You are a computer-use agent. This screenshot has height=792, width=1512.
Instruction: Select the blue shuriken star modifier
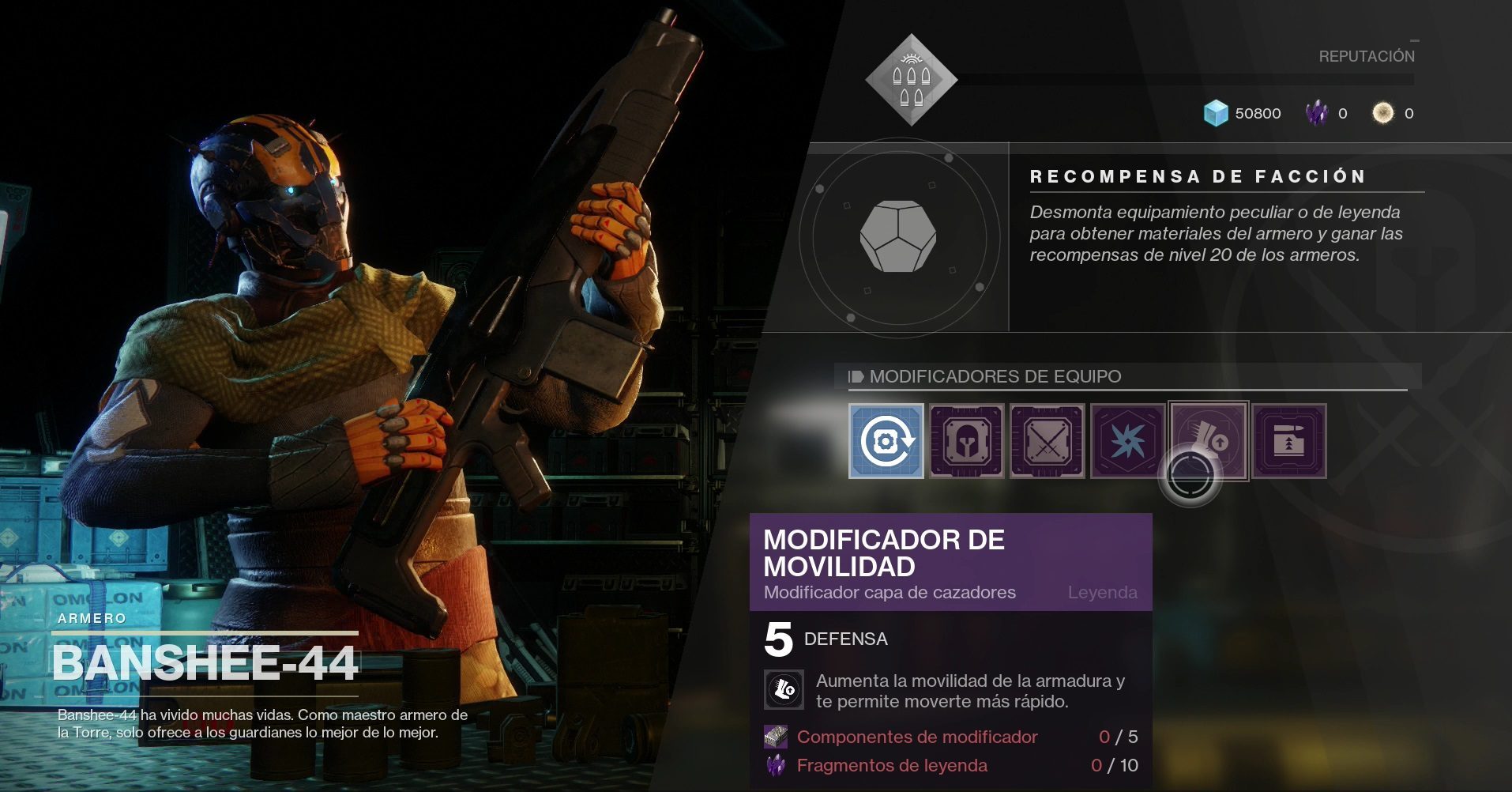[1127, 441]
